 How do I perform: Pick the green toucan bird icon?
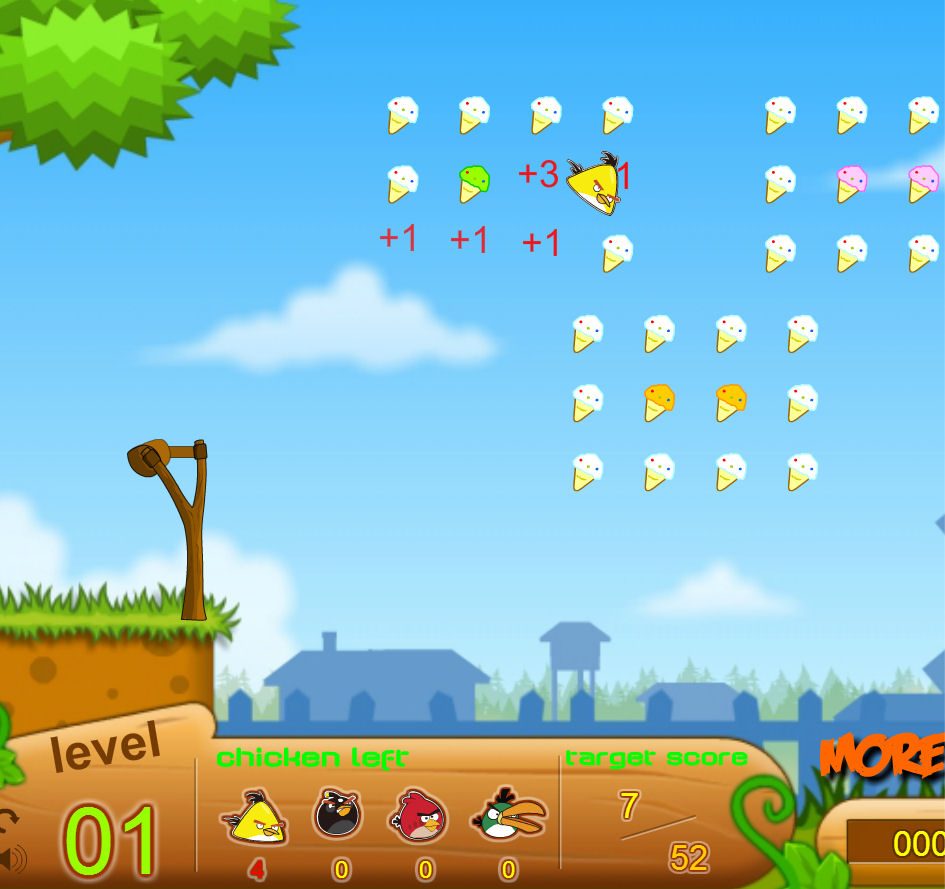click(510, 815)
